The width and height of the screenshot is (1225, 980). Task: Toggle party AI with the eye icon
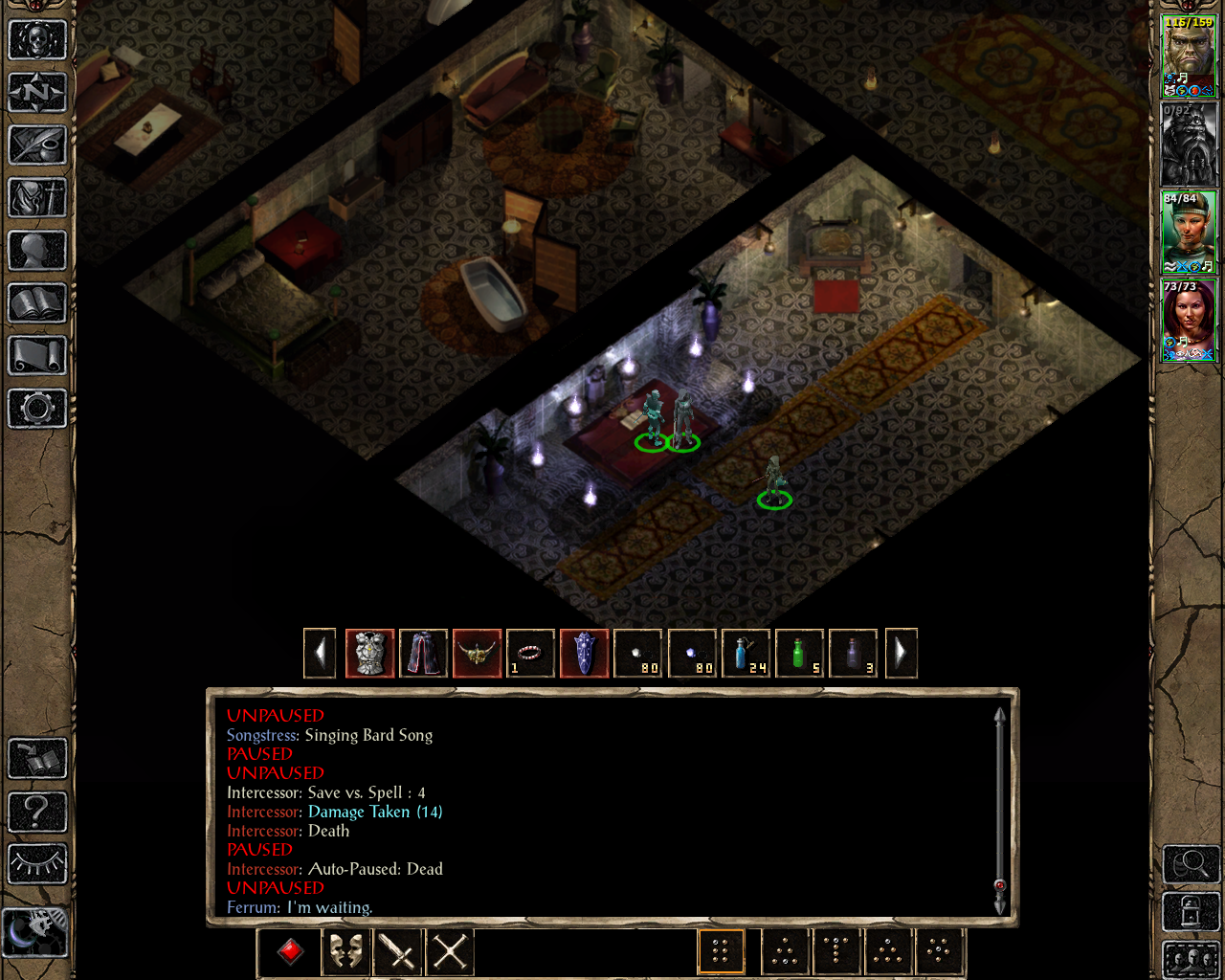(x=36, y=864)
